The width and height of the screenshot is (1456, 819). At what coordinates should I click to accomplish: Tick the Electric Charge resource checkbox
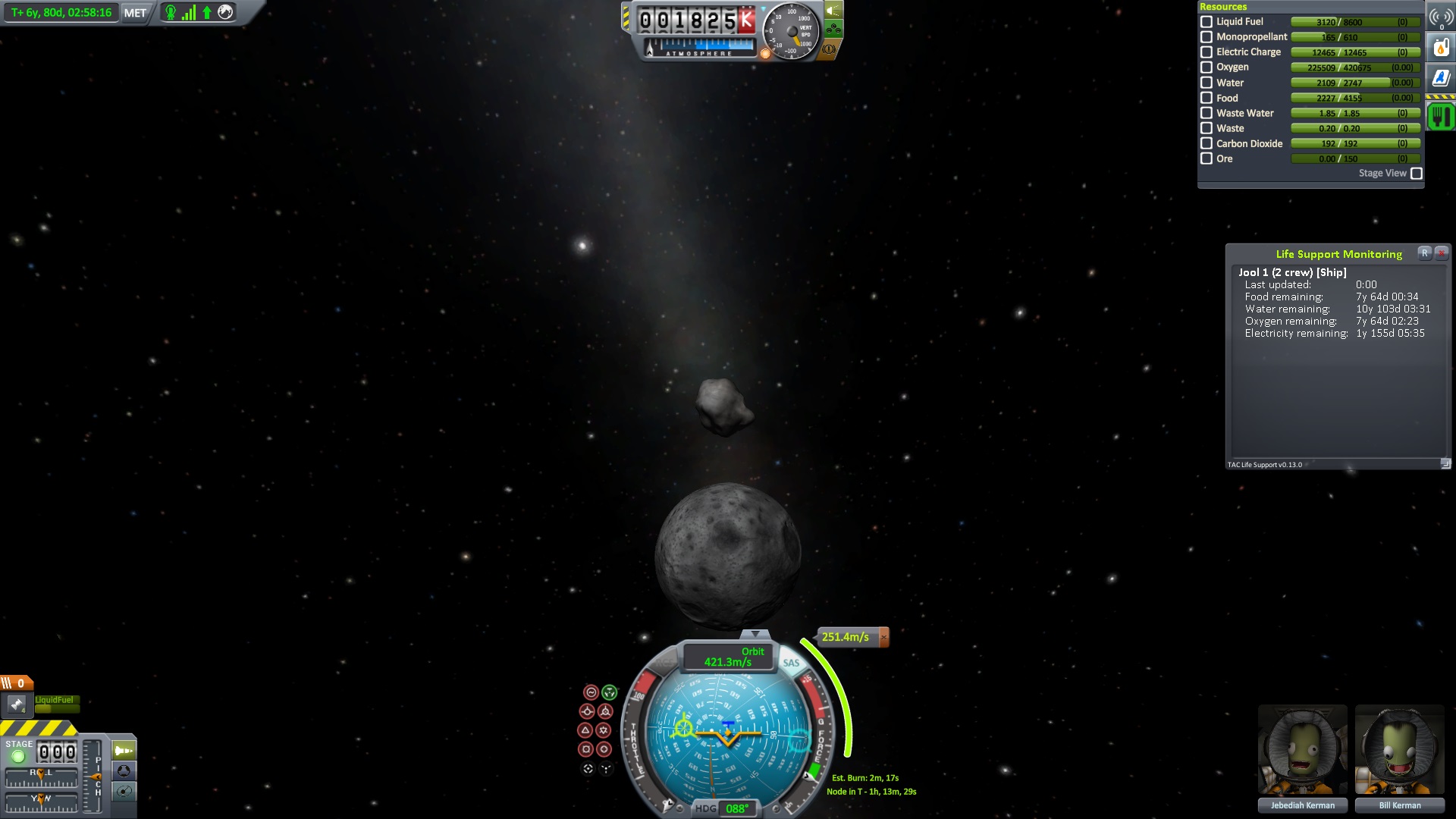tap(1207, 52)
